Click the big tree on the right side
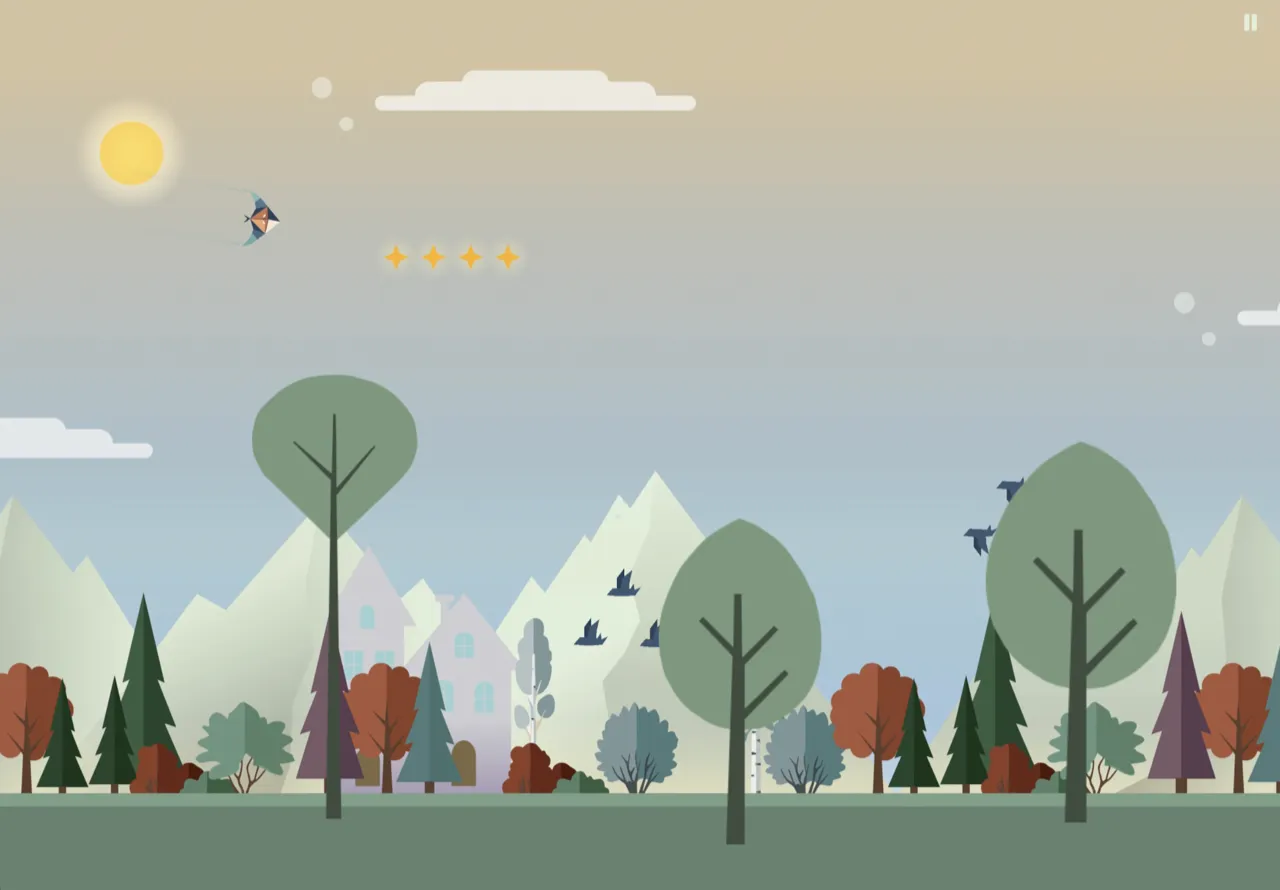The image size is (1280, 890). (x=1080, y=560)
